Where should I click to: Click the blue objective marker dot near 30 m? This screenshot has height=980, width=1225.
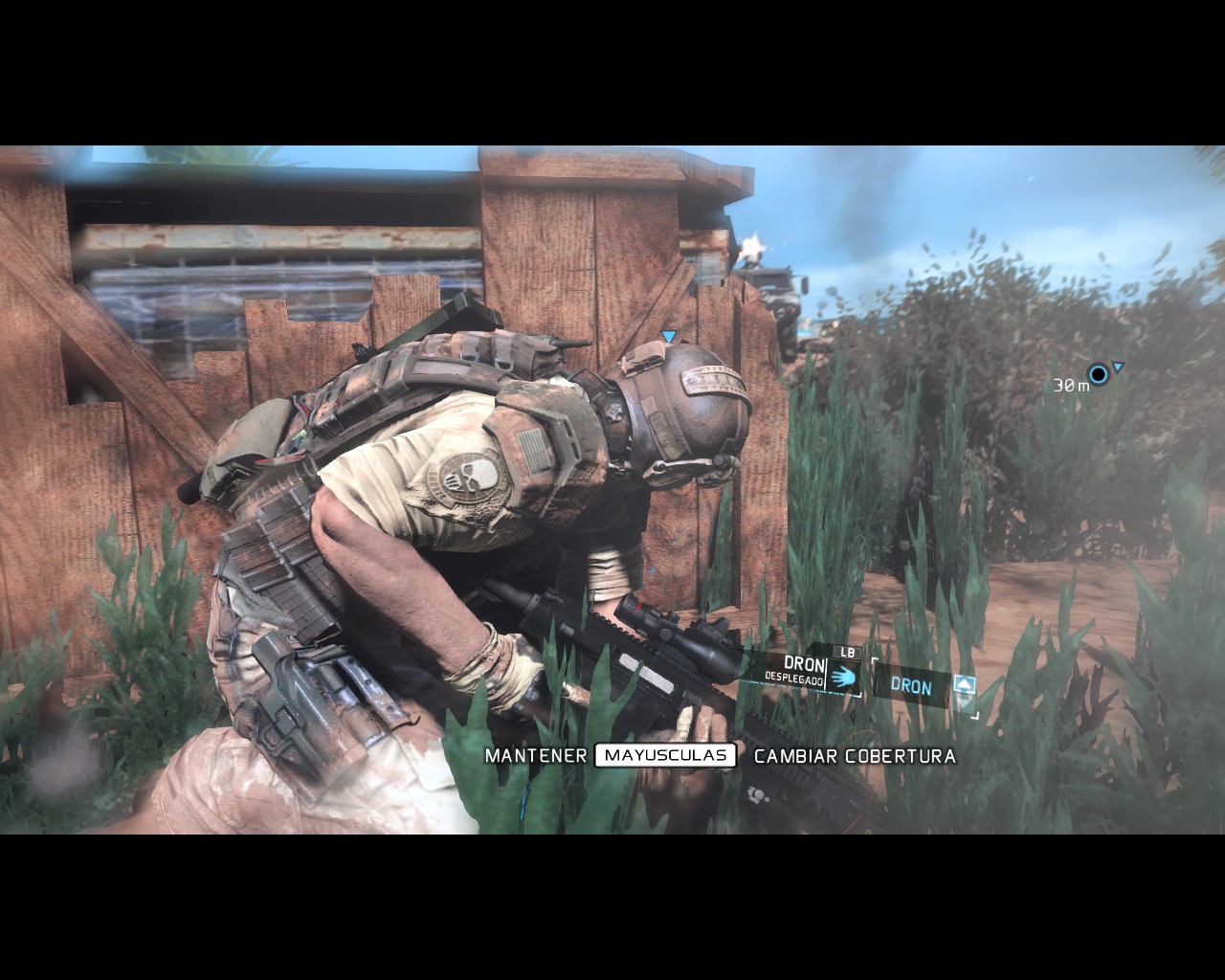coord(1098,371)
